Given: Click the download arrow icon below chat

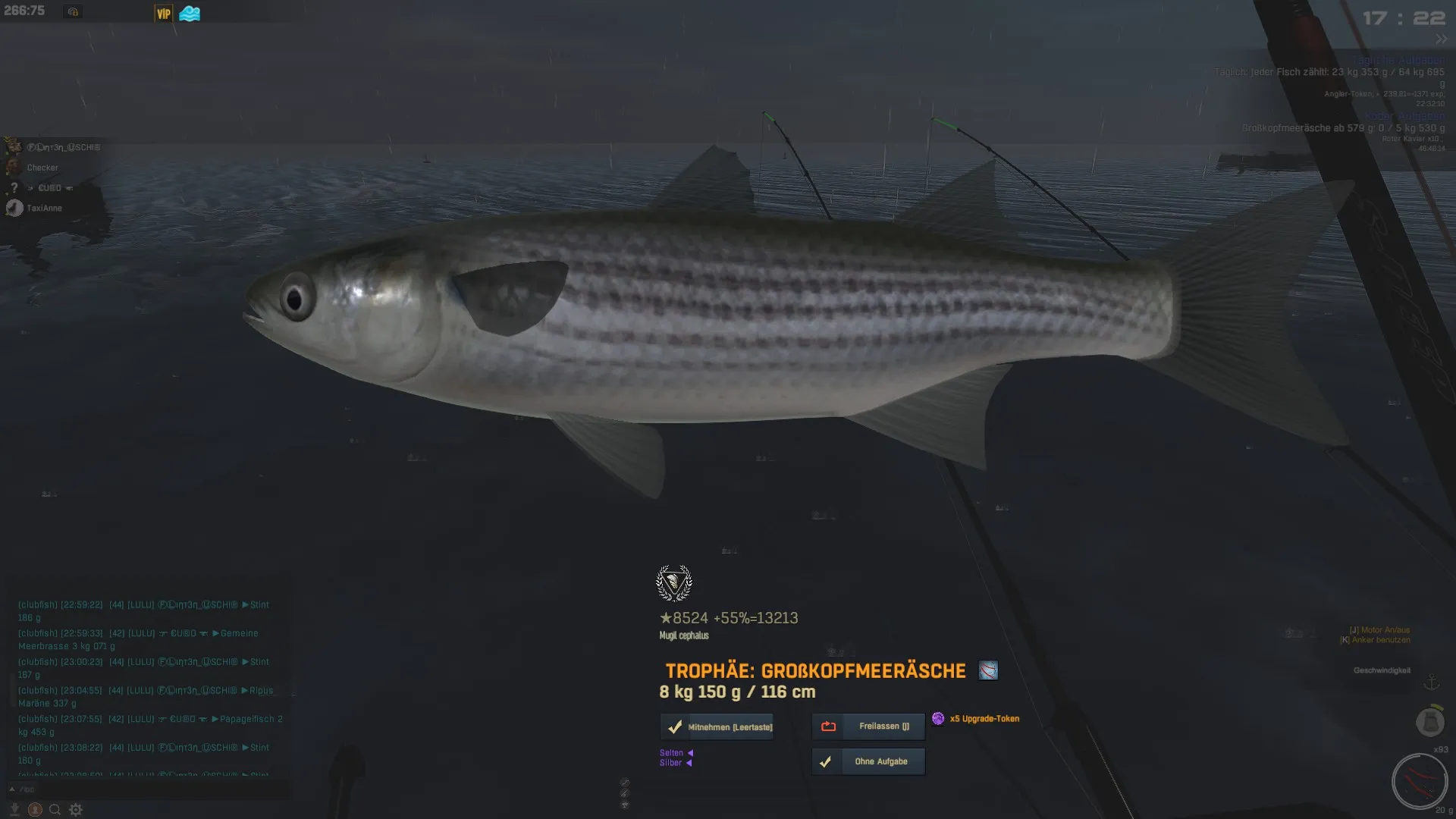Looking at the screenshot, I should [14, 810].
